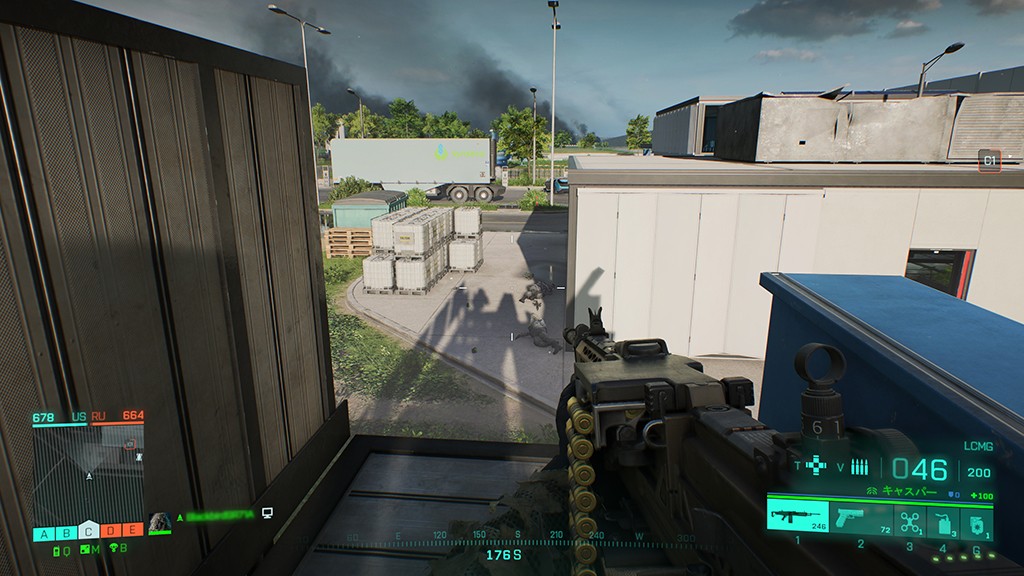
Task: Click the squad member soldier portrait
Action: pyautogui.click(x=159, y=521)
